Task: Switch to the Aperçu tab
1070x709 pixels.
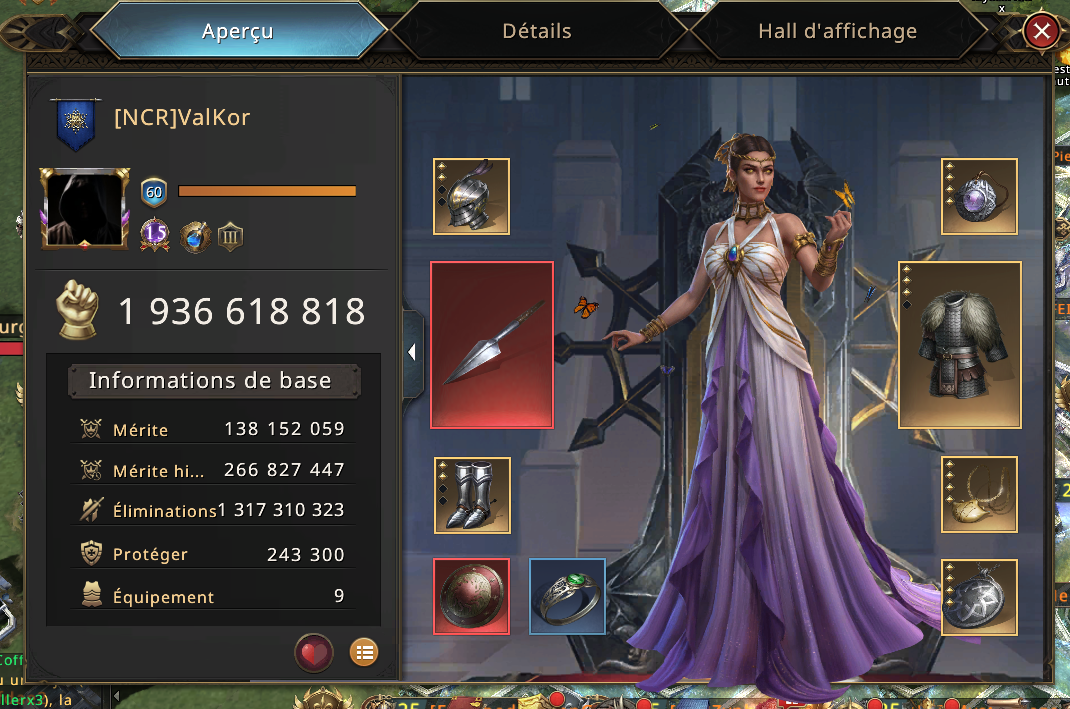Action: point(238,32)
